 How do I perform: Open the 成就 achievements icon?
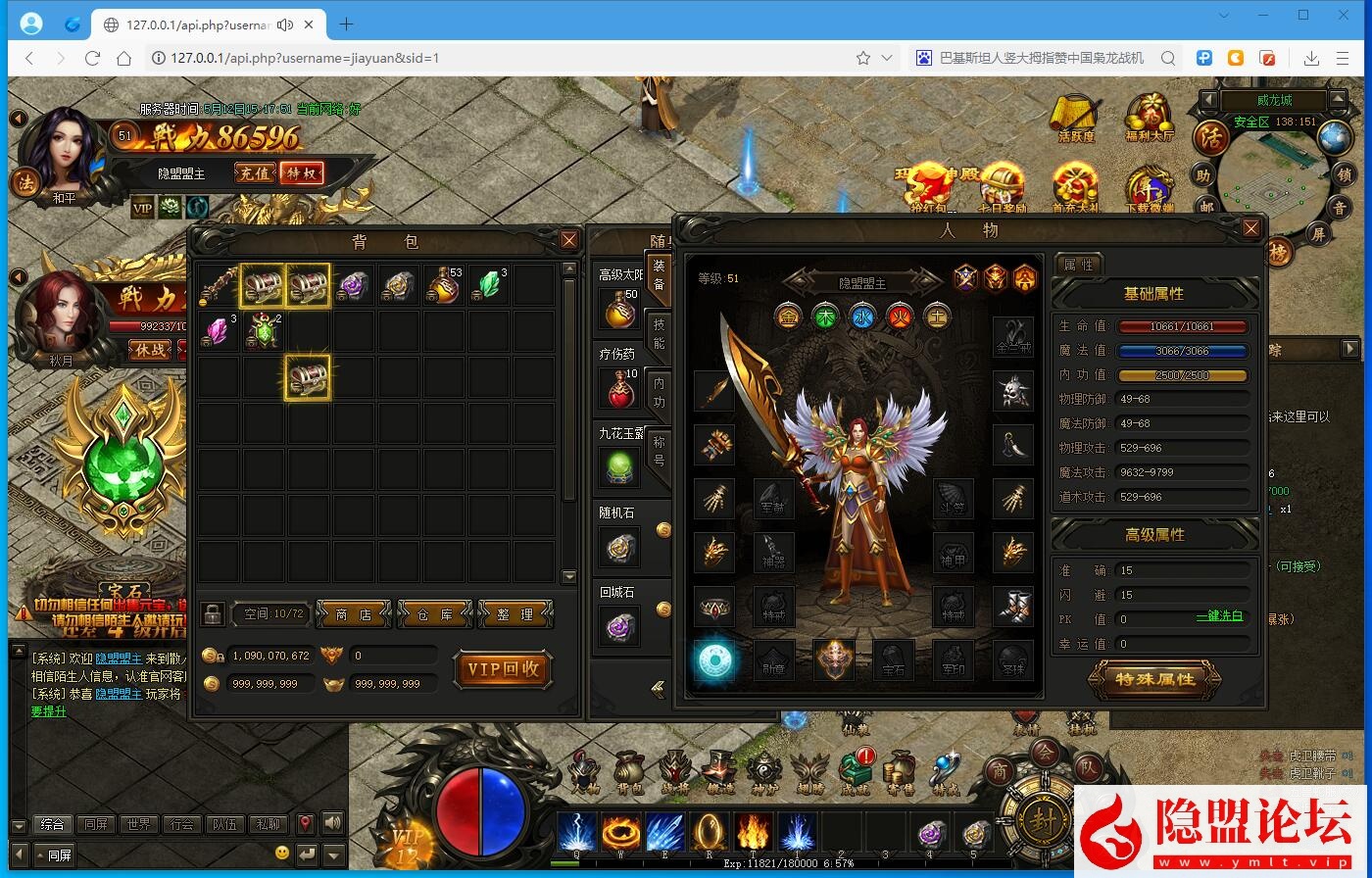coord(855,772)
